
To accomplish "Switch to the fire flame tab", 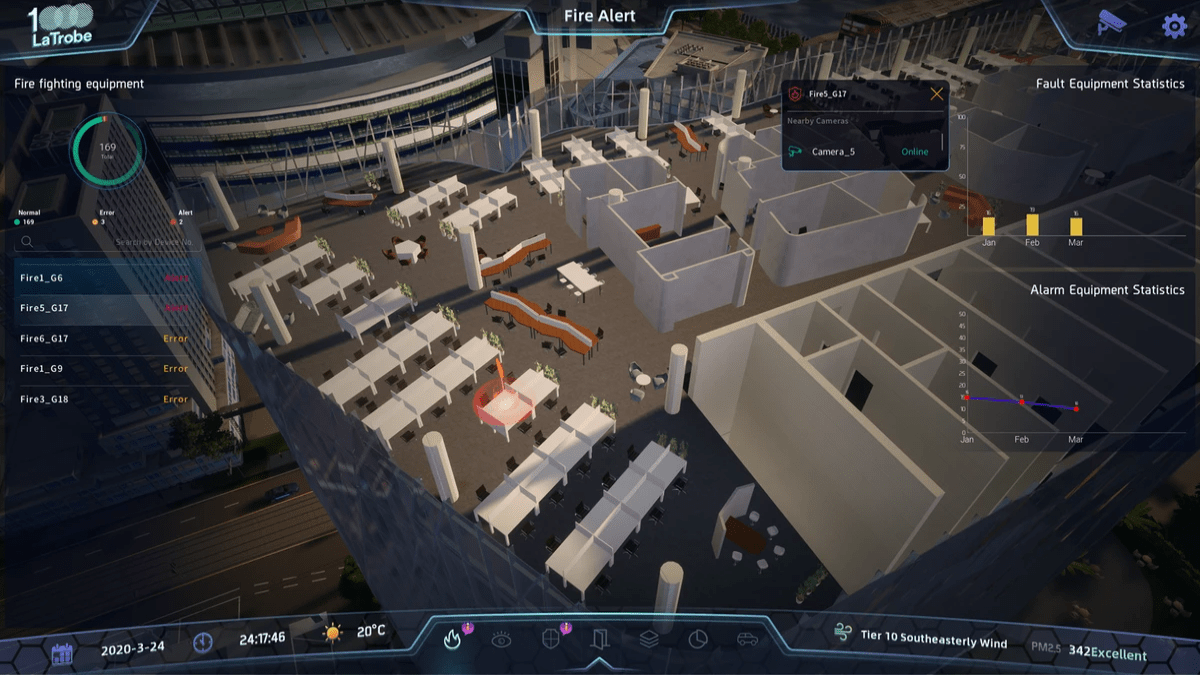I will coord(452,639).
